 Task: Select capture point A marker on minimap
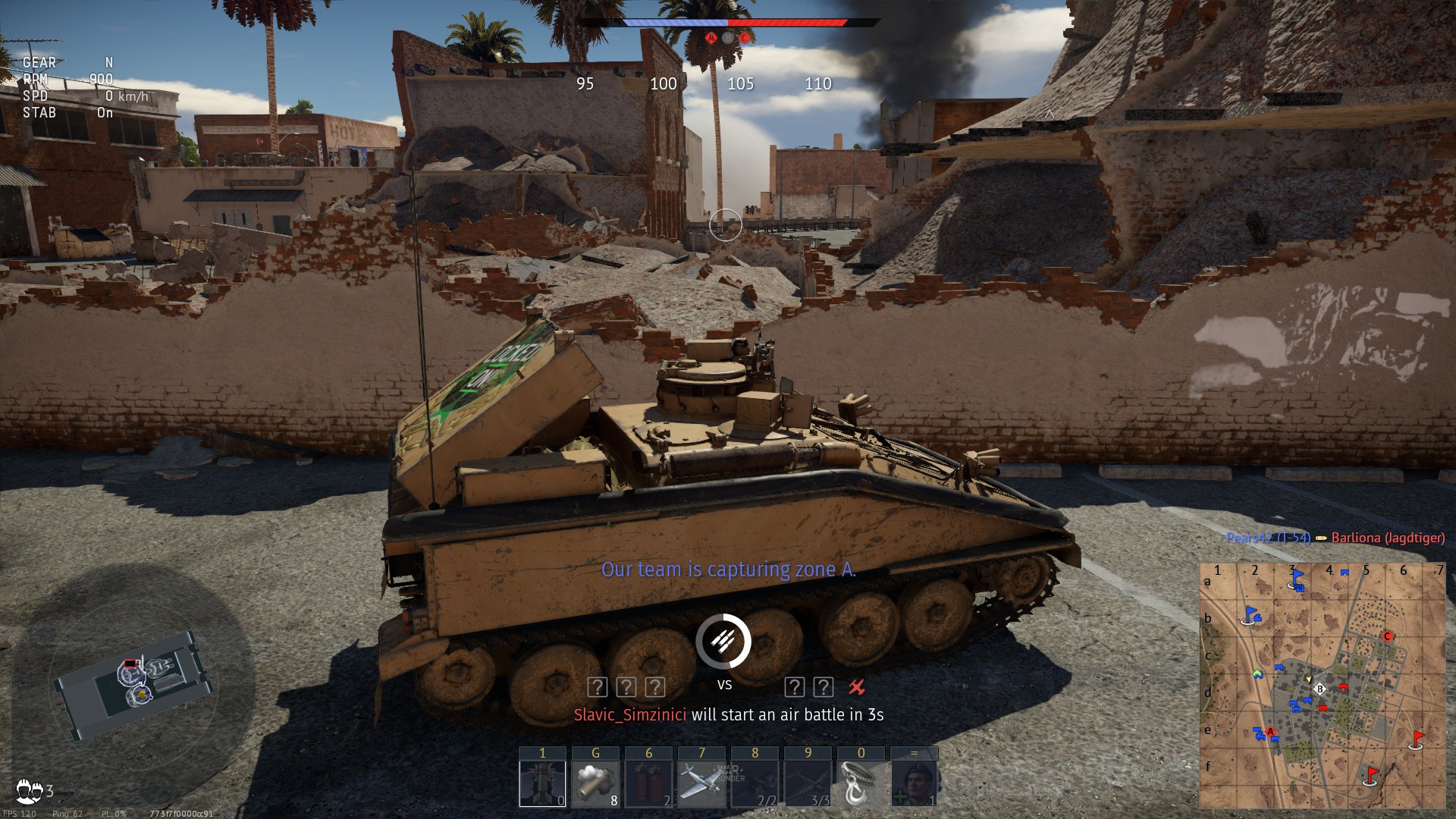pos(1271,732)
